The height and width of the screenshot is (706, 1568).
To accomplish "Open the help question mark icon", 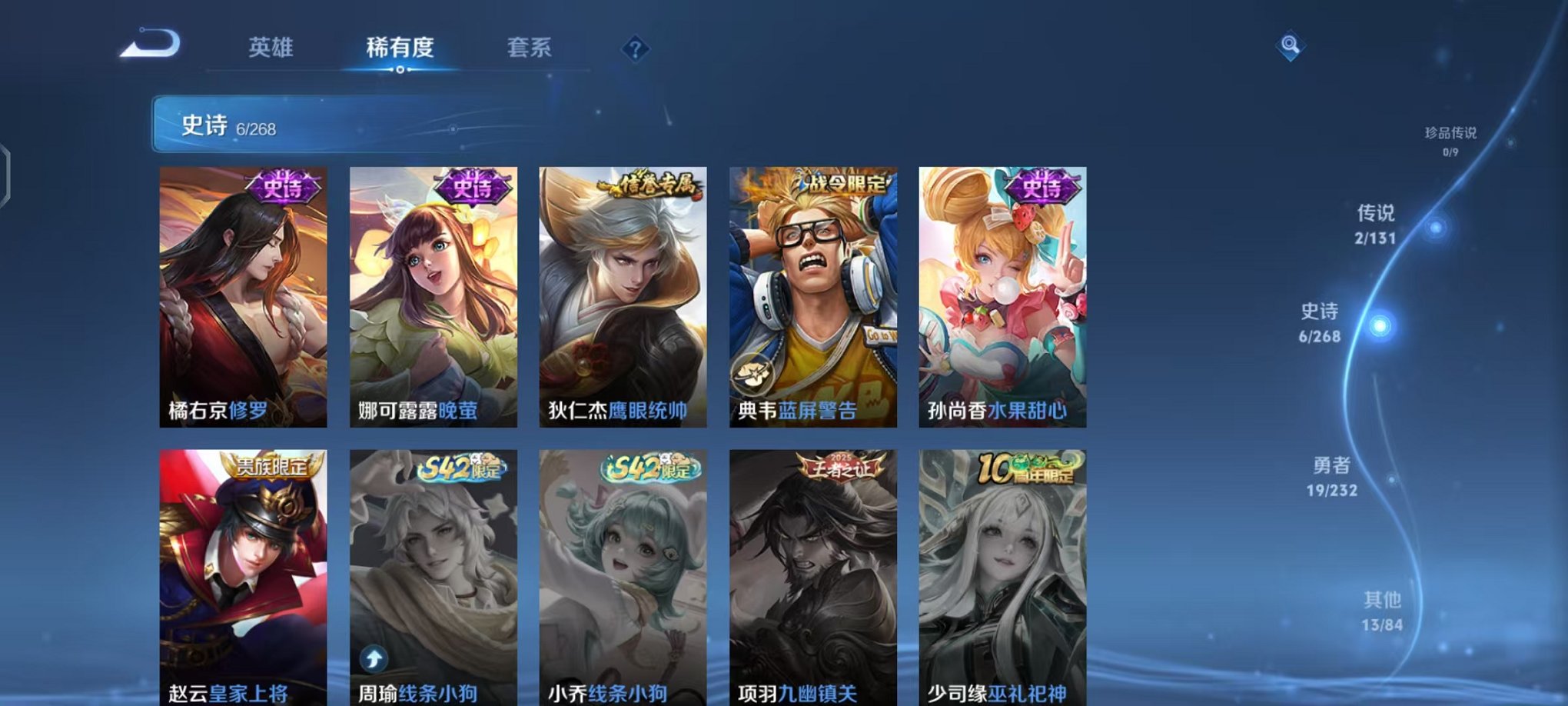I will pyautogui.click(x=633, y=49).
